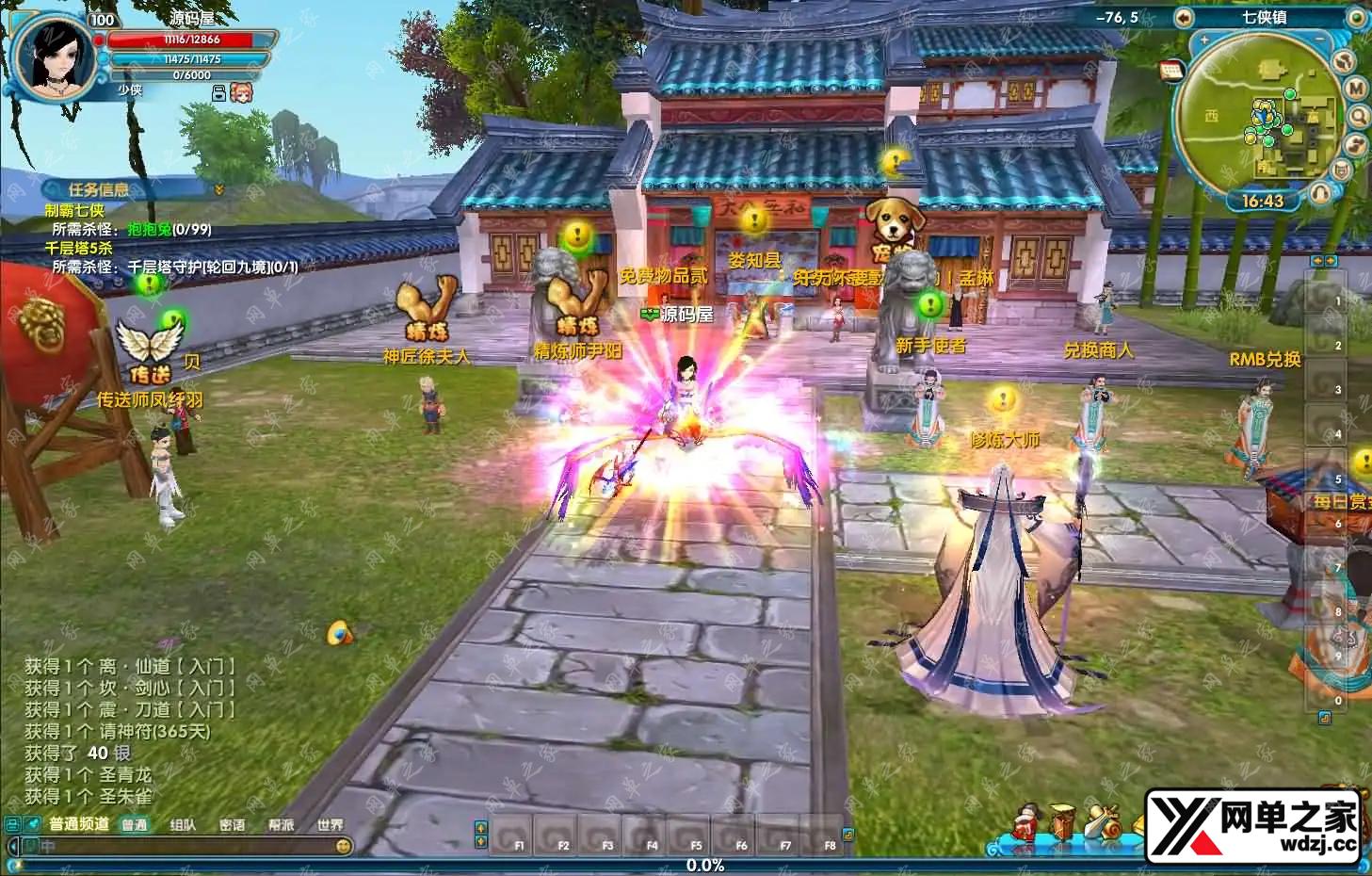
Task: Select the 普通 chat tab
Action: [134, 825]
